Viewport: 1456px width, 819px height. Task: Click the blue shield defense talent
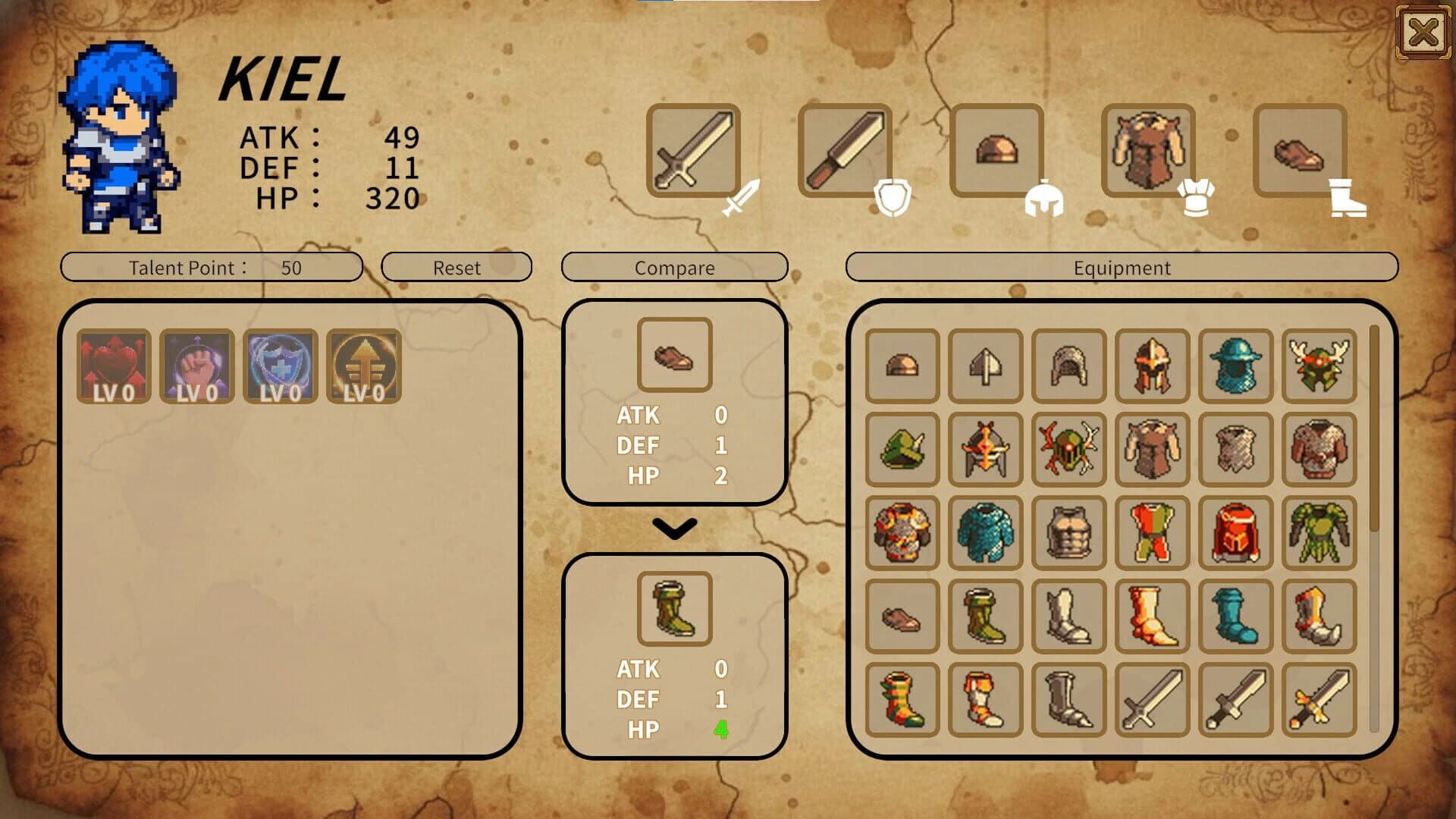[281, 368]
